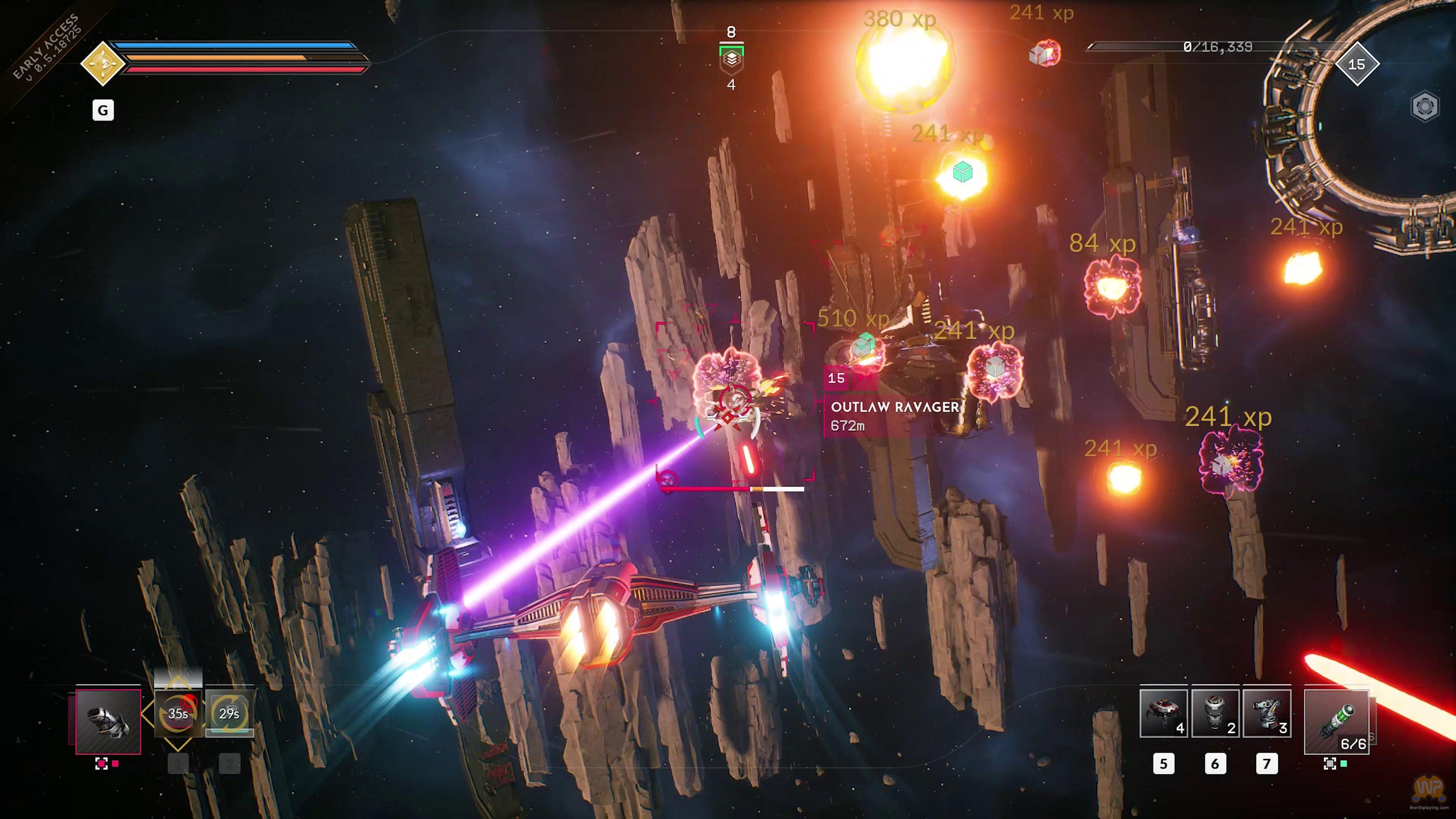
Task: Use the canister consumable with count 2
Action: coord(1215,713)
